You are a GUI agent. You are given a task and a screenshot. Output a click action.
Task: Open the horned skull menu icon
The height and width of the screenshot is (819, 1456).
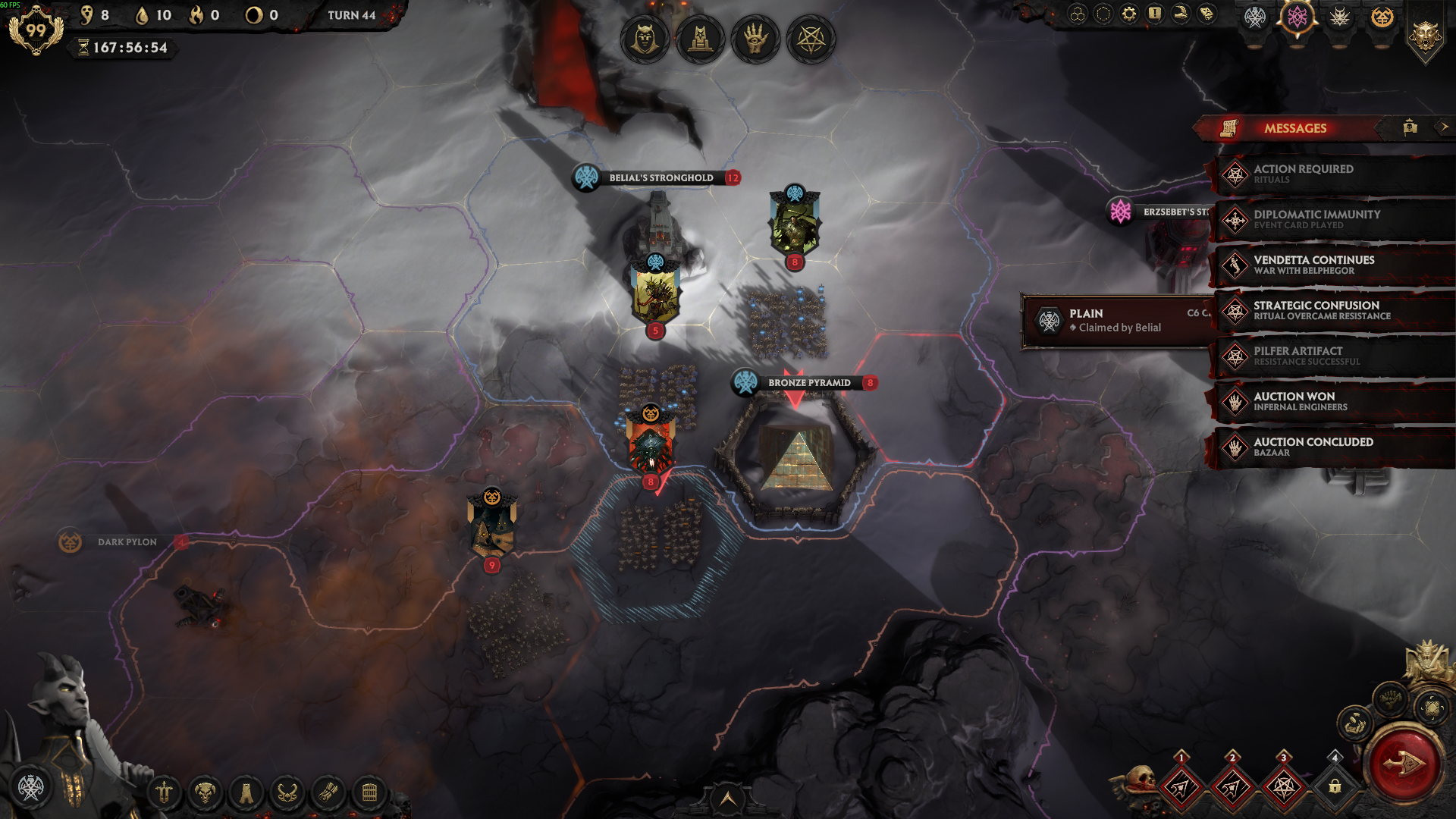pyautogui.click(x=205, y=793)
